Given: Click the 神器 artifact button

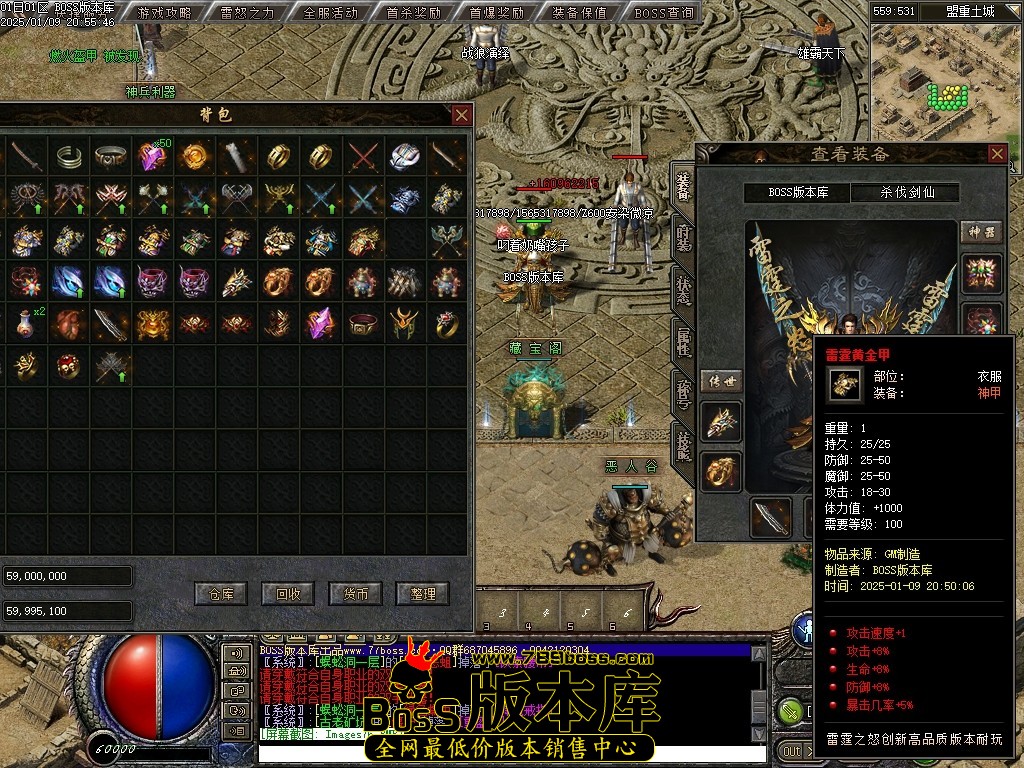Looking at the screenshot, I should point(981,232).
